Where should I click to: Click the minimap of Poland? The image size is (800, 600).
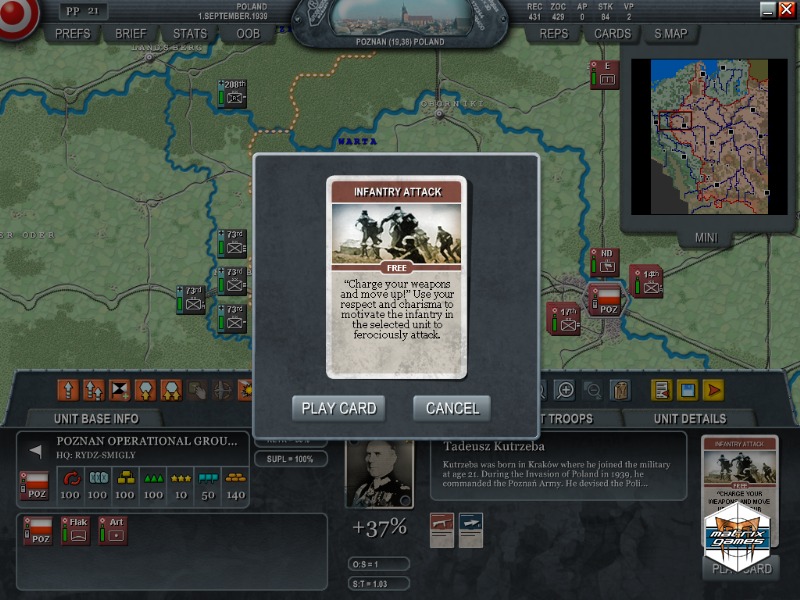pos(718,136)
